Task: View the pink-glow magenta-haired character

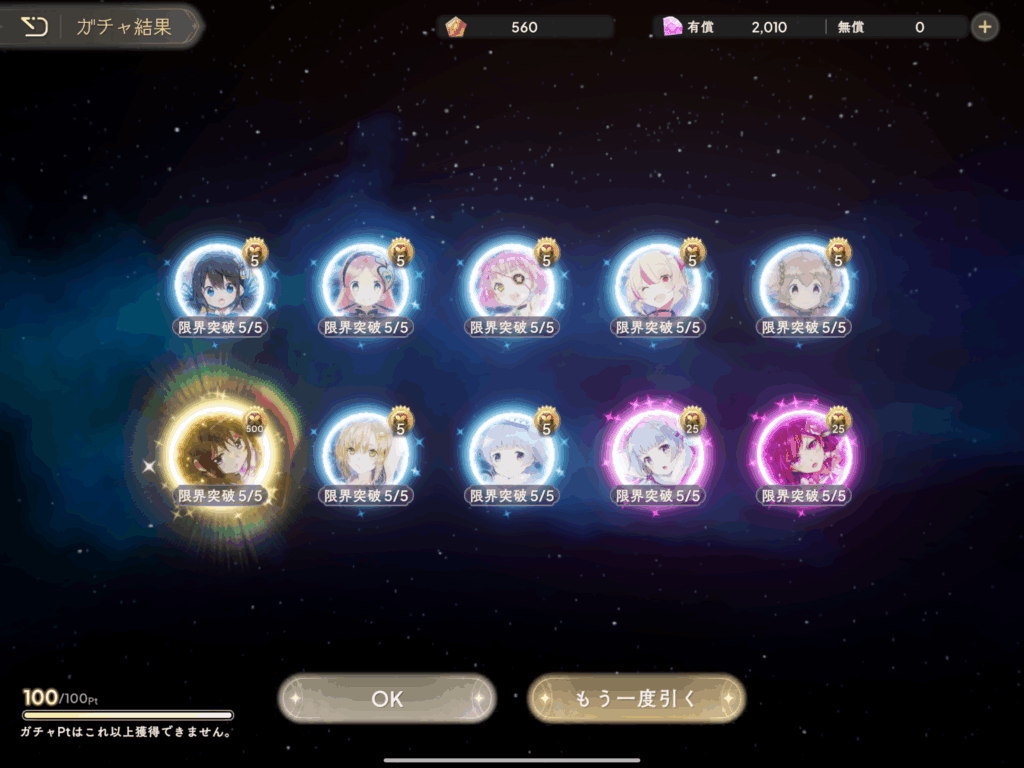Action: point(805,452)
